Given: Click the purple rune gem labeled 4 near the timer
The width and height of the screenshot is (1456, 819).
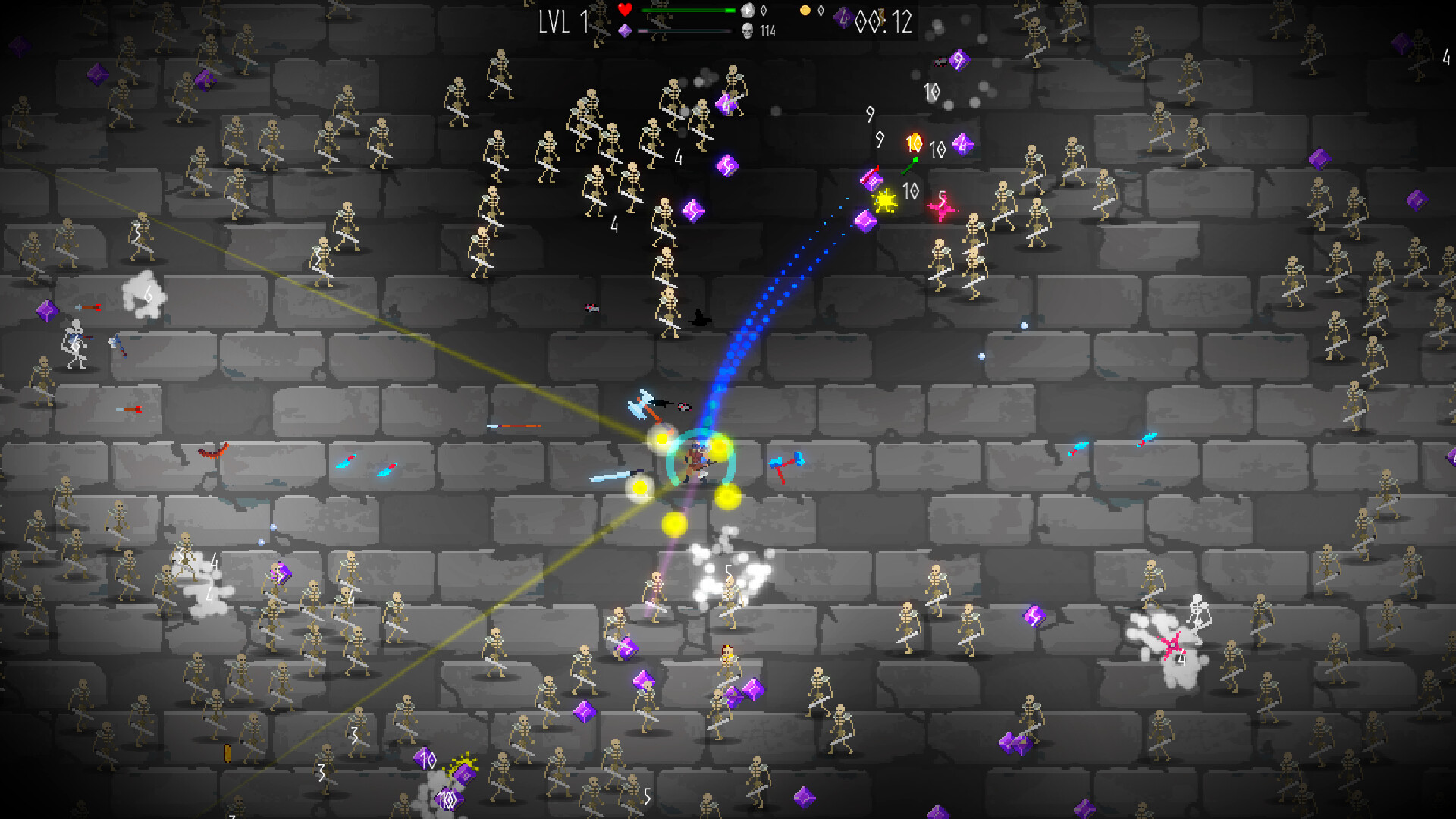Looking at the screenshot, I should click(x=843, y=18).
